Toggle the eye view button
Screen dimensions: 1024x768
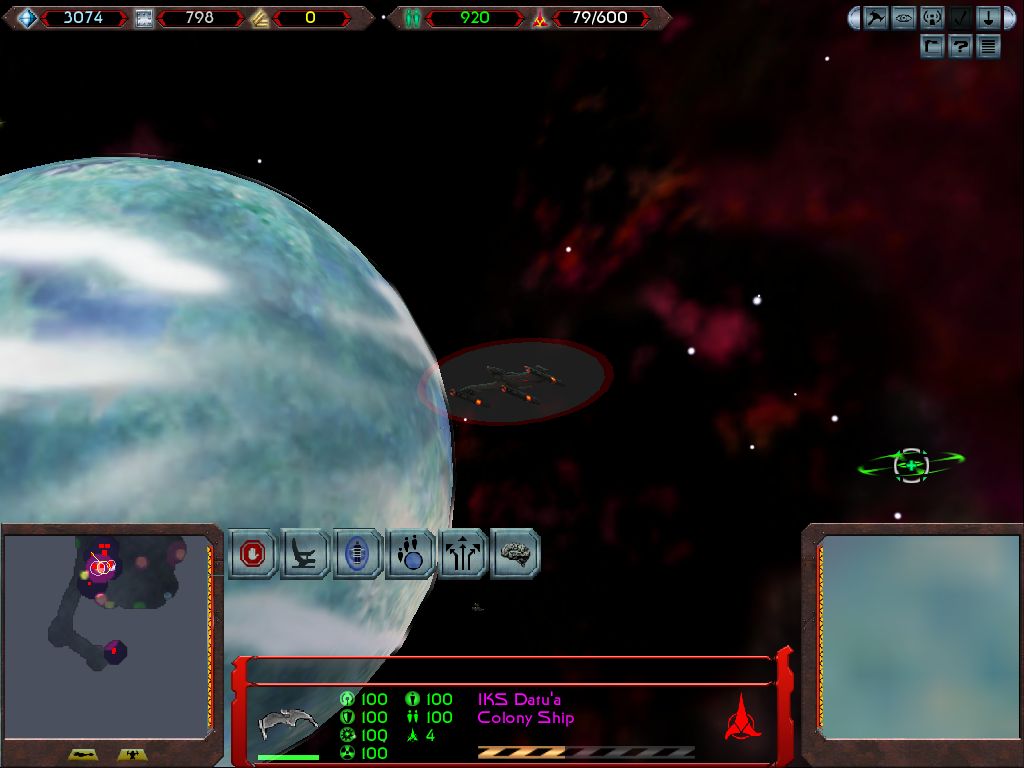[904, 18]
